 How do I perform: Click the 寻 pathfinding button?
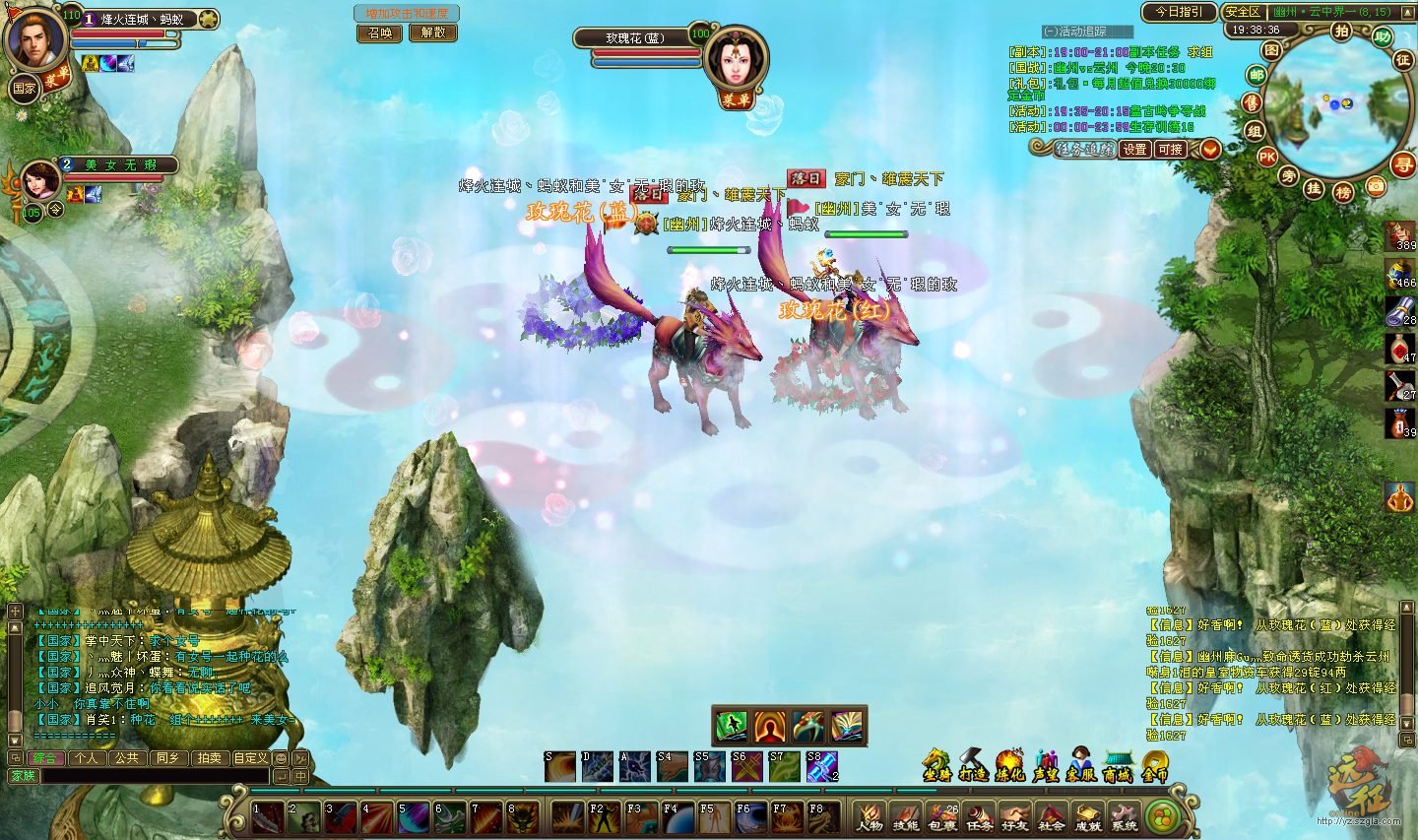1402,164
